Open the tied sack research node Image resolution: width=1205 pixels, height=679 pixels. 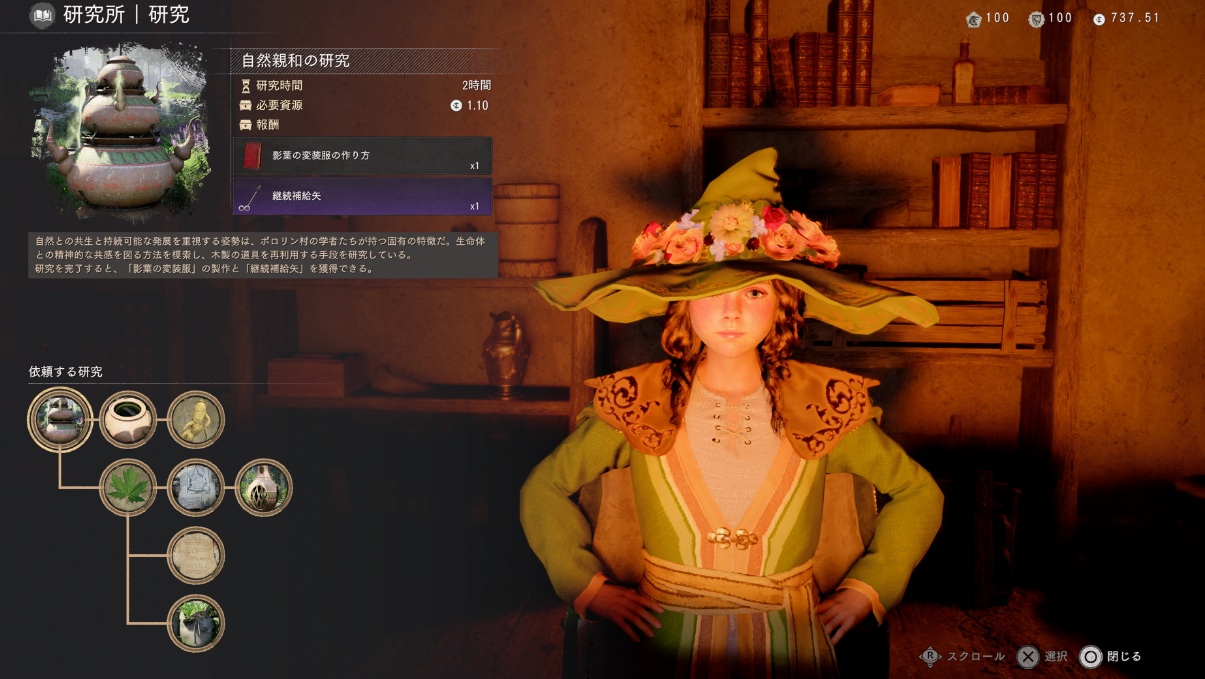point(196,622)
